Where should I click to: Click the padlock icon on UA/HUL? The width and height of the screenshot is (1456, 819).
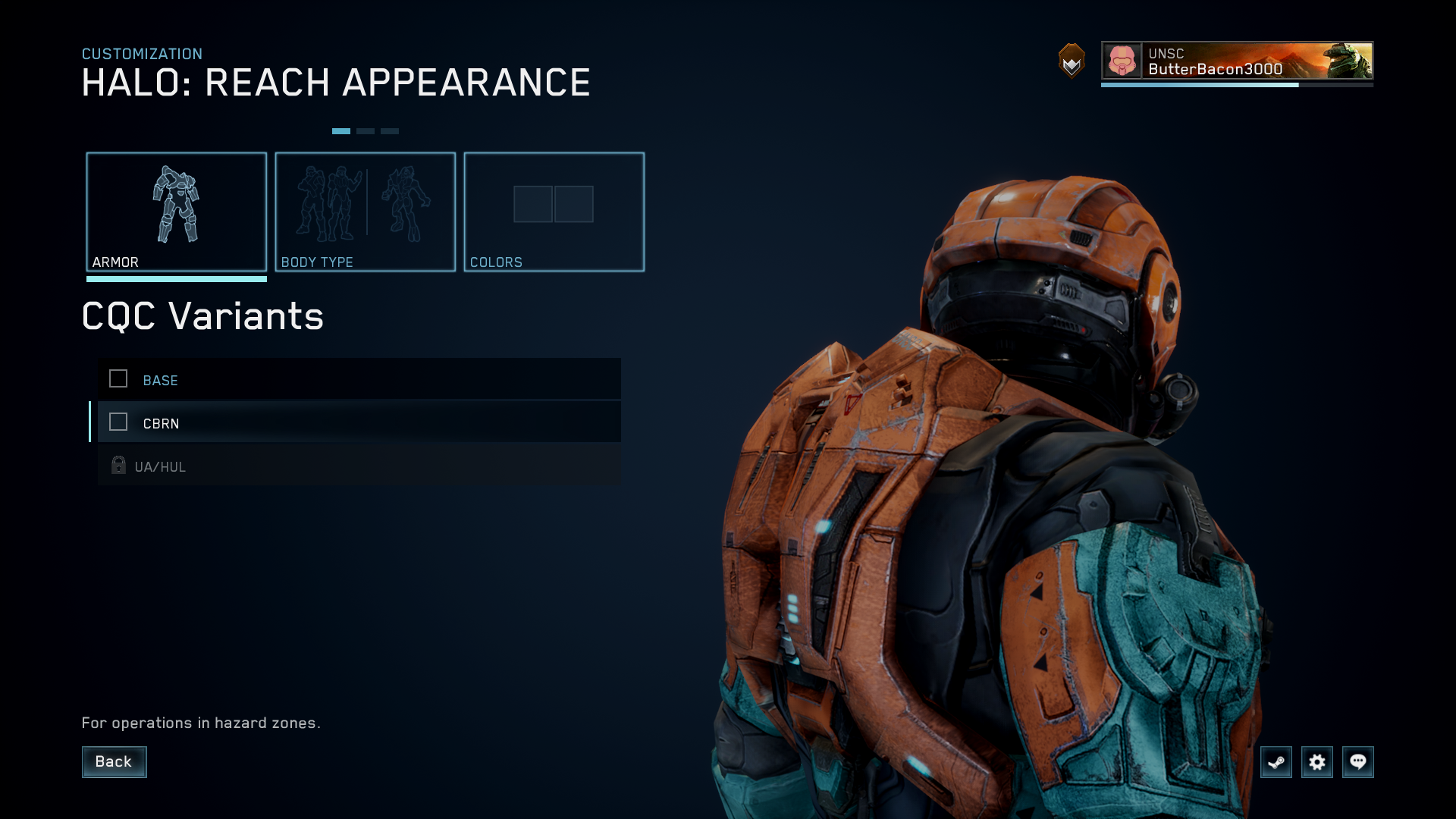pos(118,466)
